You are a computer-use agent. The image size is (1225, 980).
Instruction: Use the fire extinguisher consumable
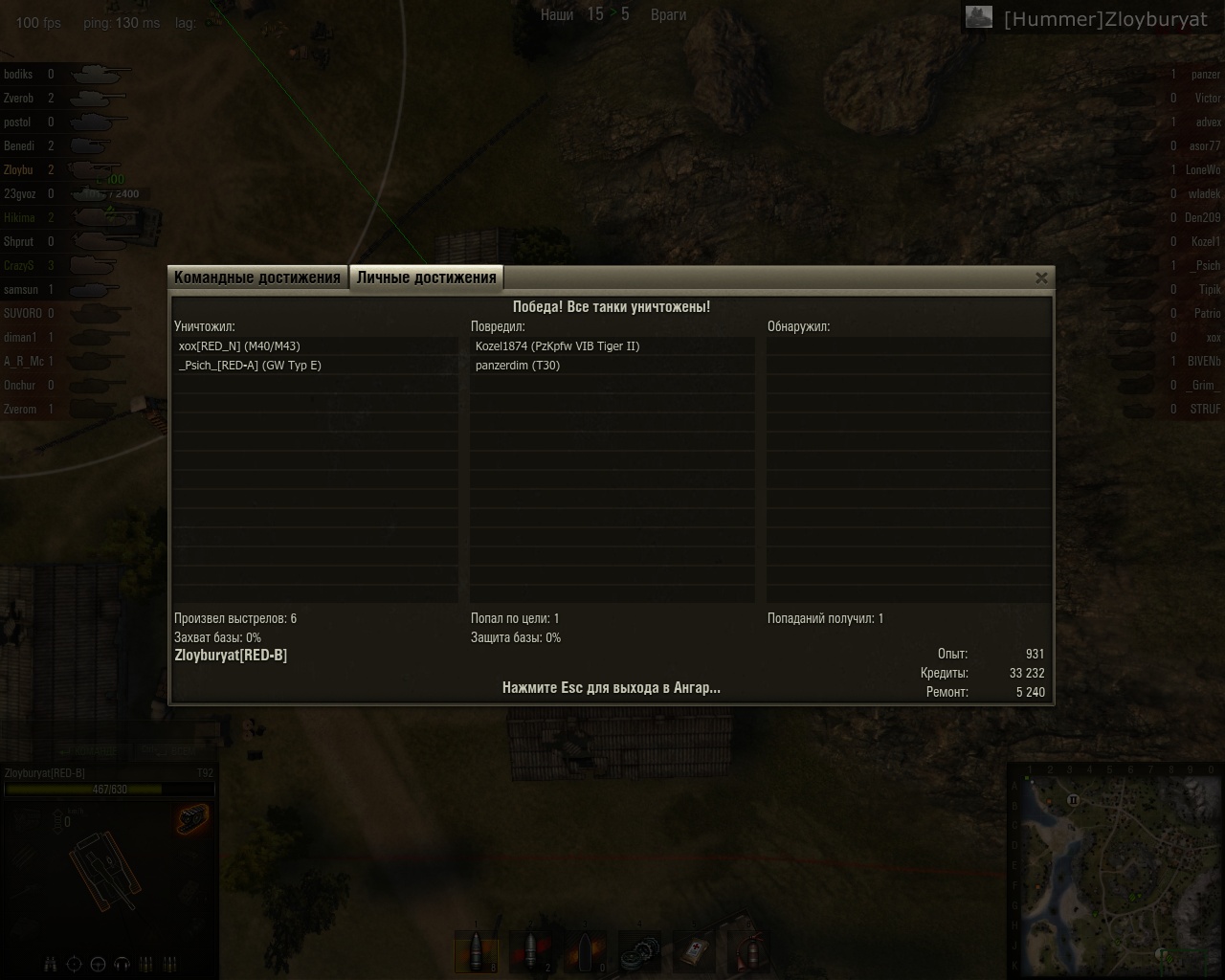[749, 952]
